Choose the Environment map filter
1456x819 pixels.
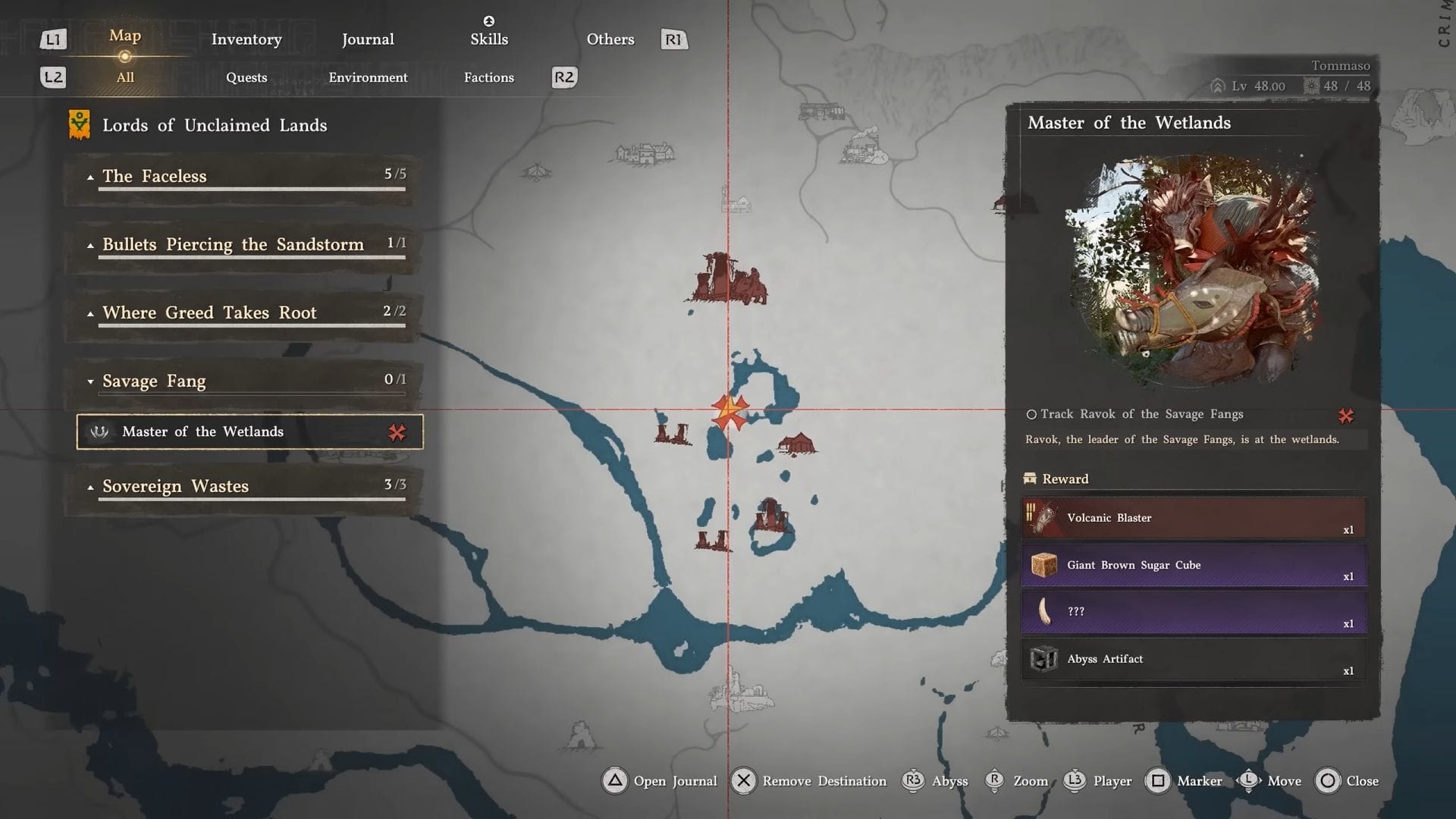pos(368,77)
